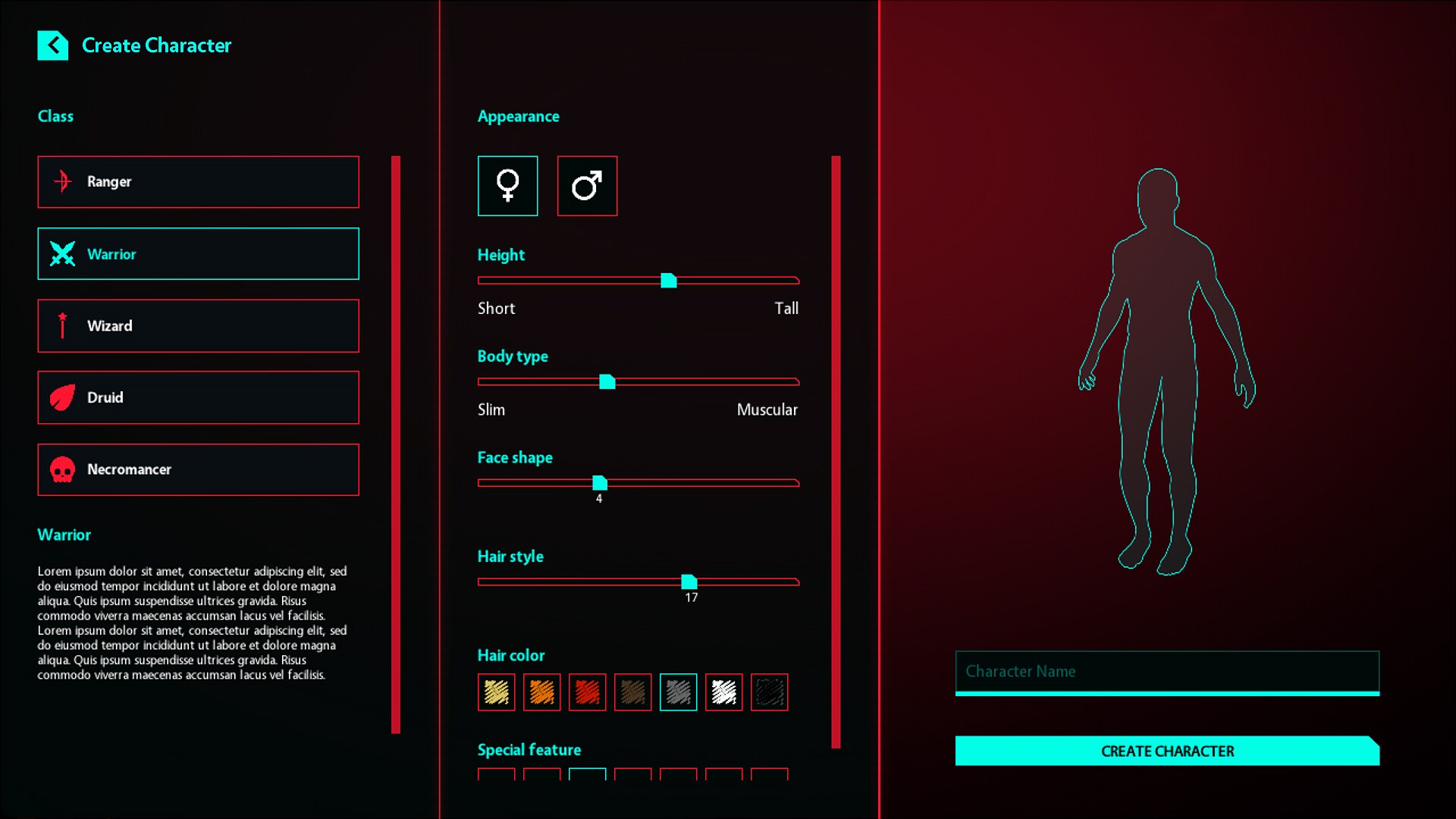1456x819 pixels.
Task: Select the Necromancer class button
Action: (x=197, y=469)
